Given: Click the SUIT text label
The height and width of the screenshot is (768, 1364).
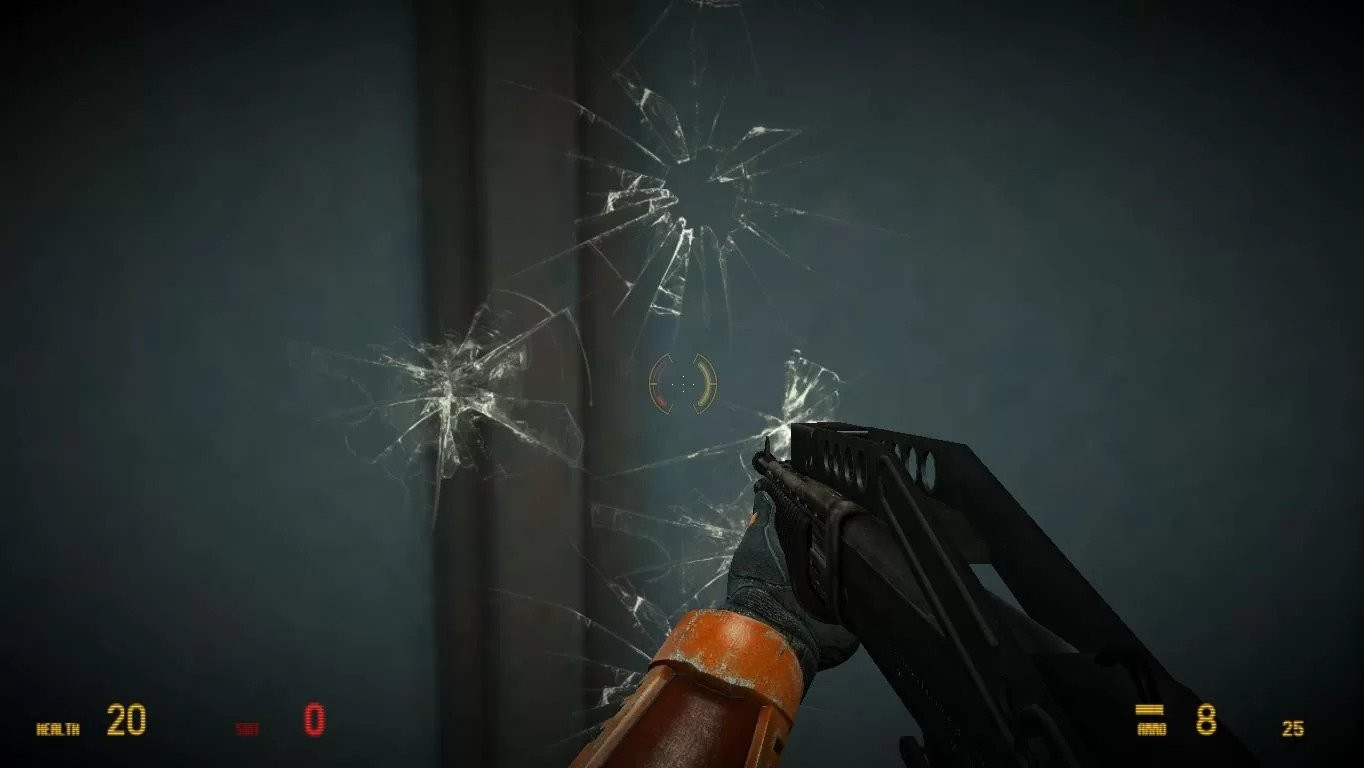Looking at the screenshot, I should tap(248, 726).
